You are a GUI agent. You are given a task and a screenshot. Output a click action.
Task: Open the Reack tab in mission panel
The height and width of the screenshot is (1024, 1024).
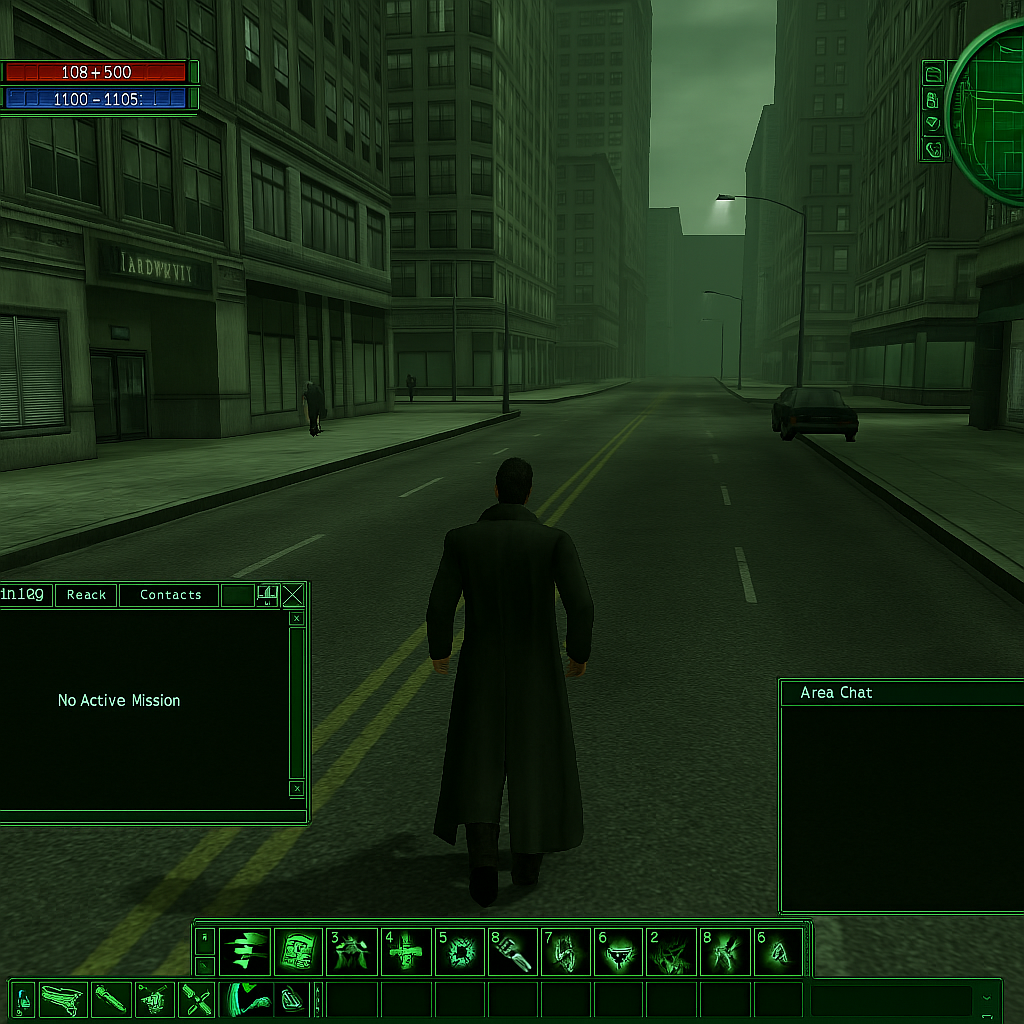(86, 595)
